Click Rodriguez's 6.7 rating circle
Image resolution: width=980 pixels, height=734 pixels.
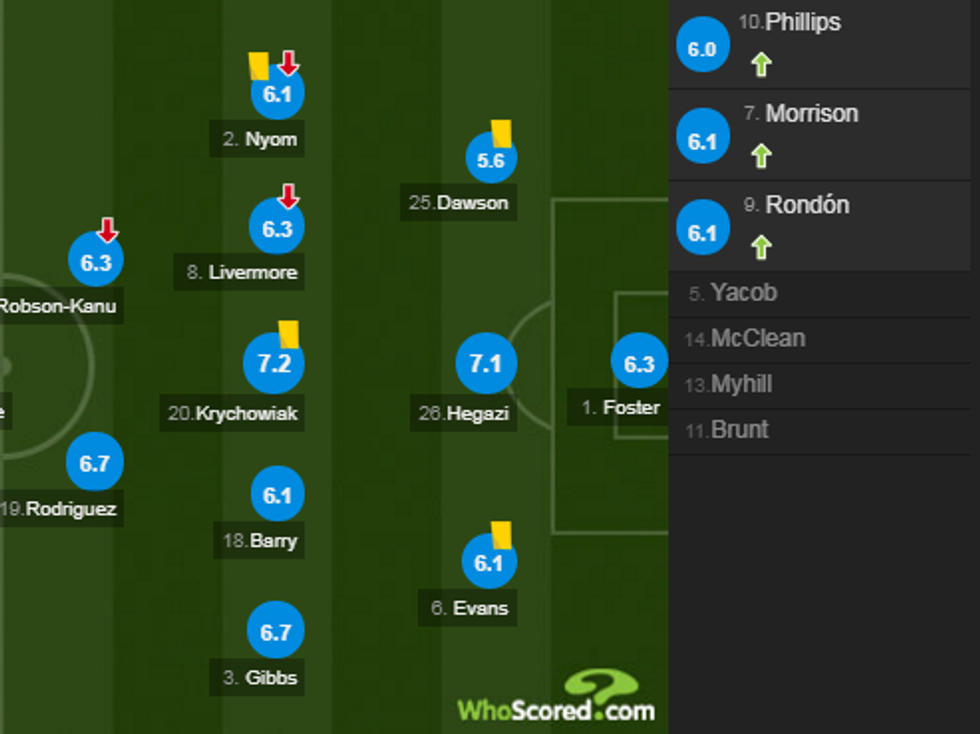coord(94,464)
